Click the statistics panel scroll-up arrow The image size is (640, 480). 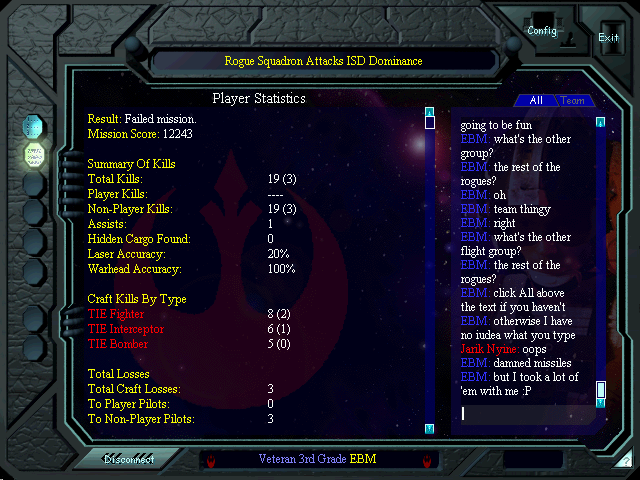430,112
